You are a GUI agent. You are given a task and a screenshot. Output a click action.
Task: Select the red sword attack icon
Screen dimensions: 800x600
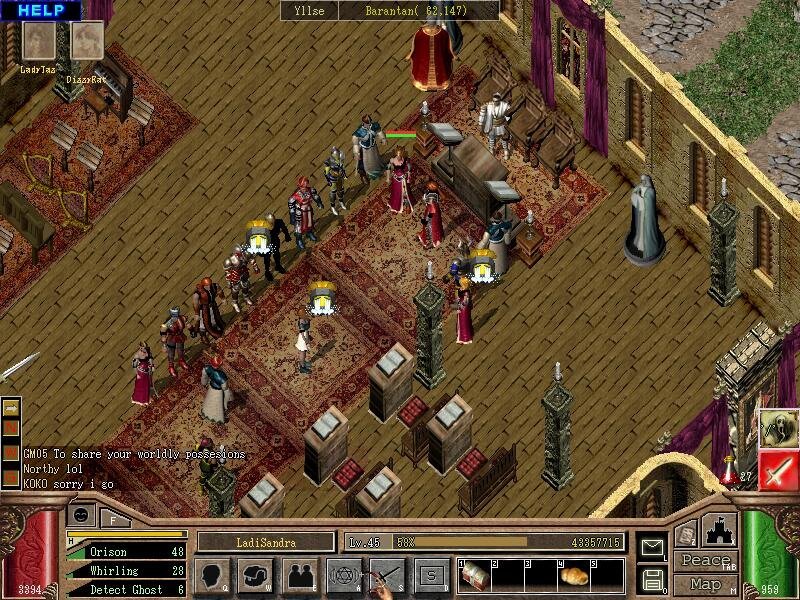[777, 470]
